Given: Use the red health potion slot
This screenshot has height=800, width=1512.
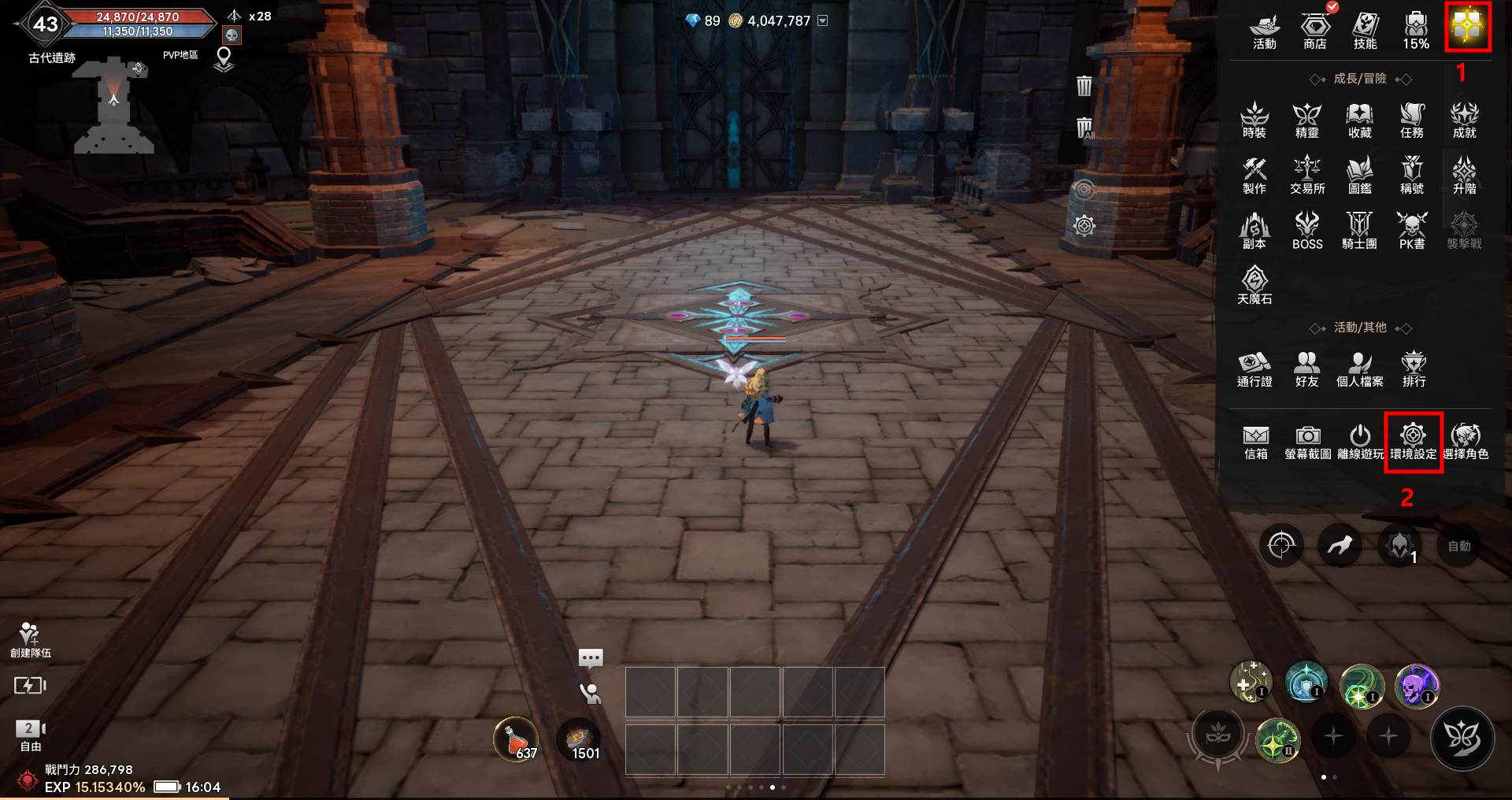Looking at the screenshot, I should coord(516,740).
